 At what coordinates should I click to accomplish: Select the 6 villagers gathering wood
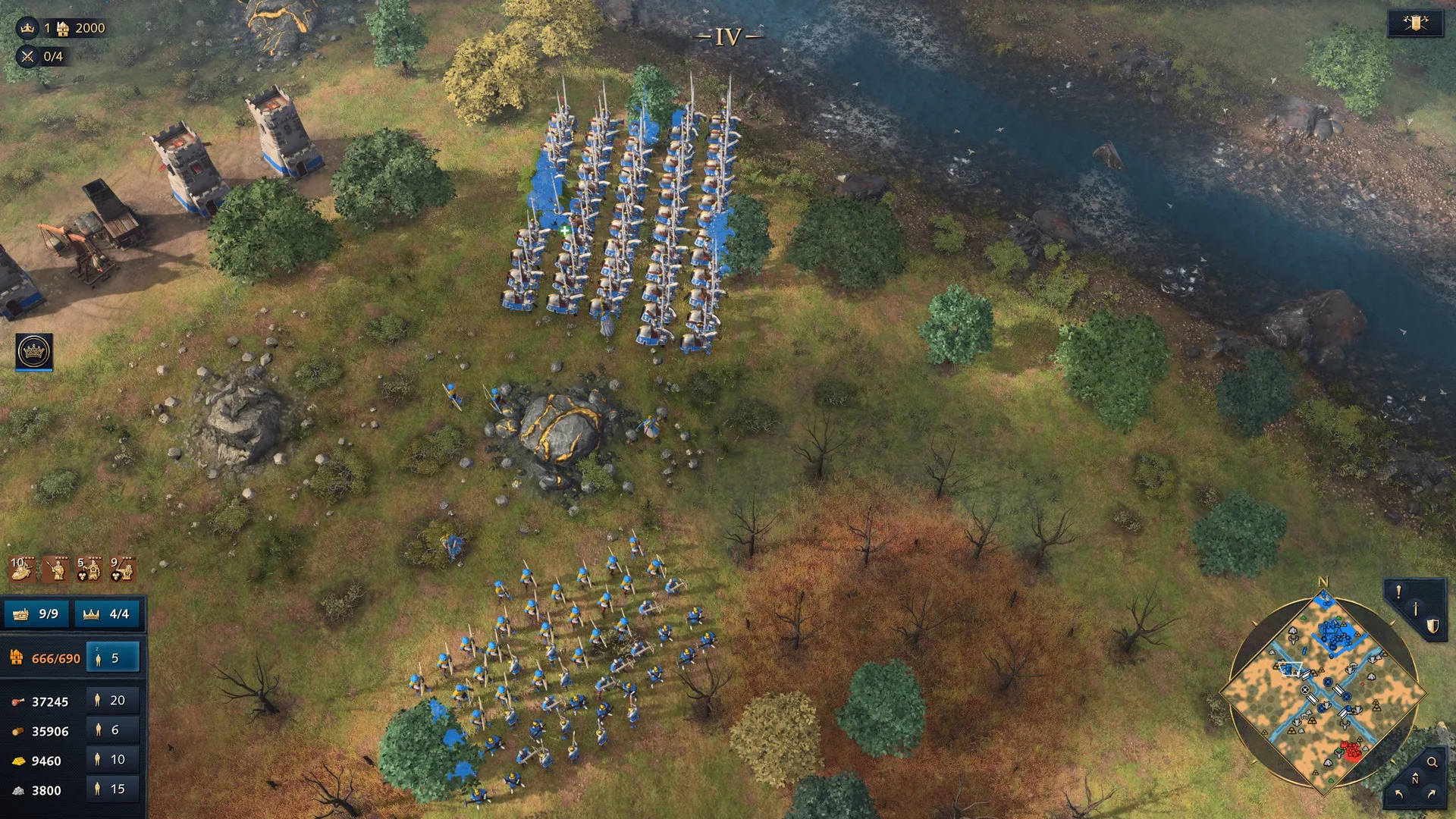[113, 730]
